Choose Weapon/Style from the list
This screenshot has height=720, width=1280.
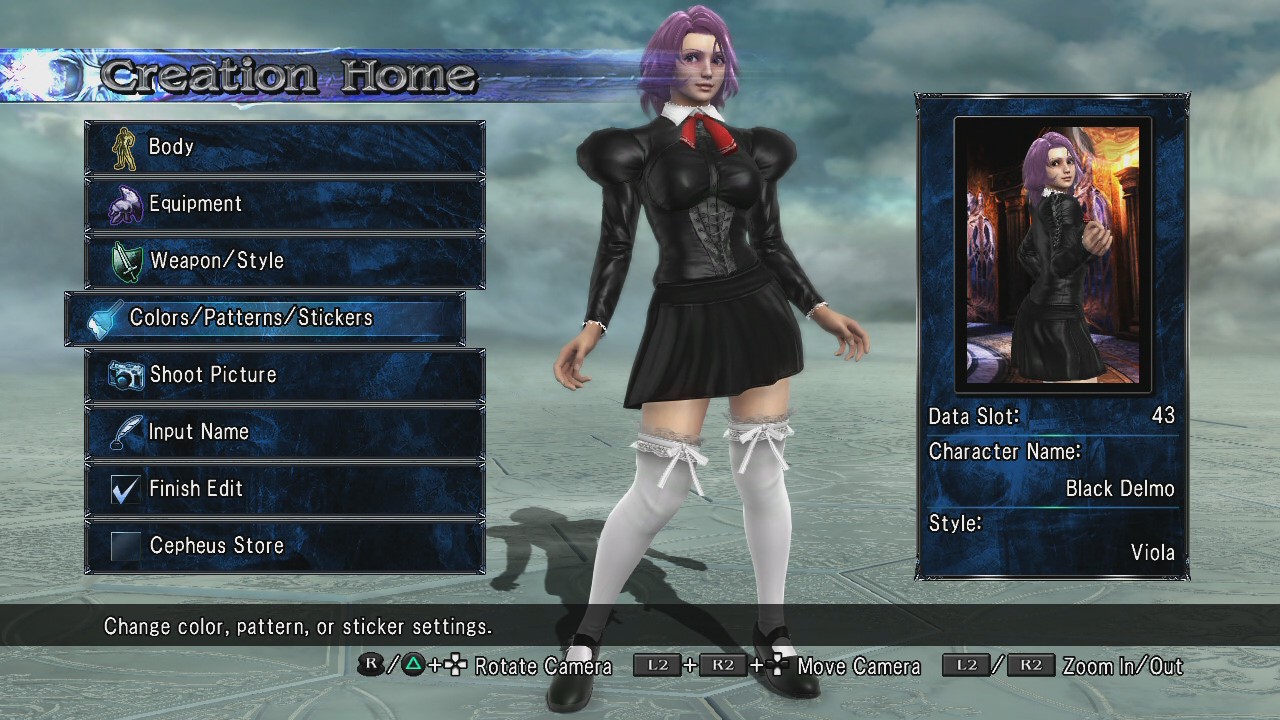pyautogui.click(x=284, y=261)
